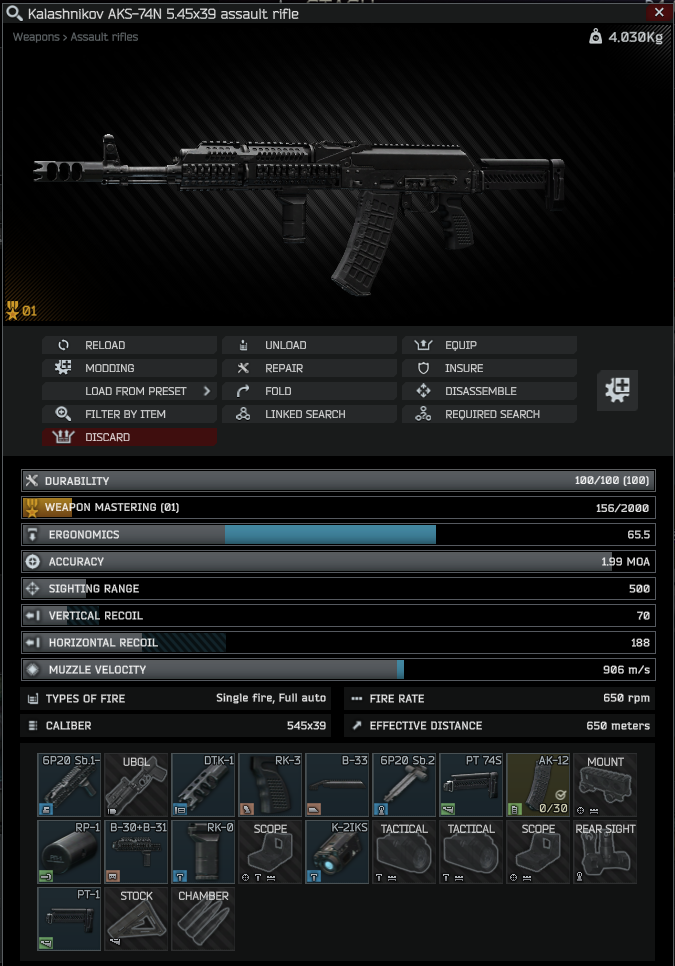The image size is (675, 966).
Task: Select FILTER BY ITEM
Action: [129, 414]
